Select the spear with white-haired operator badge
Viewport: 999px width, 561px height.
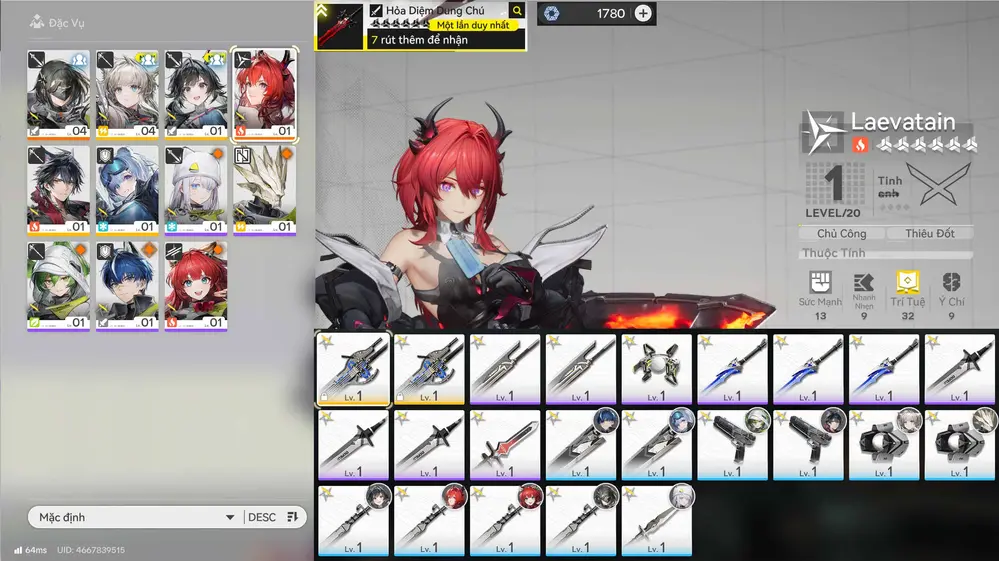pos(656,520)
